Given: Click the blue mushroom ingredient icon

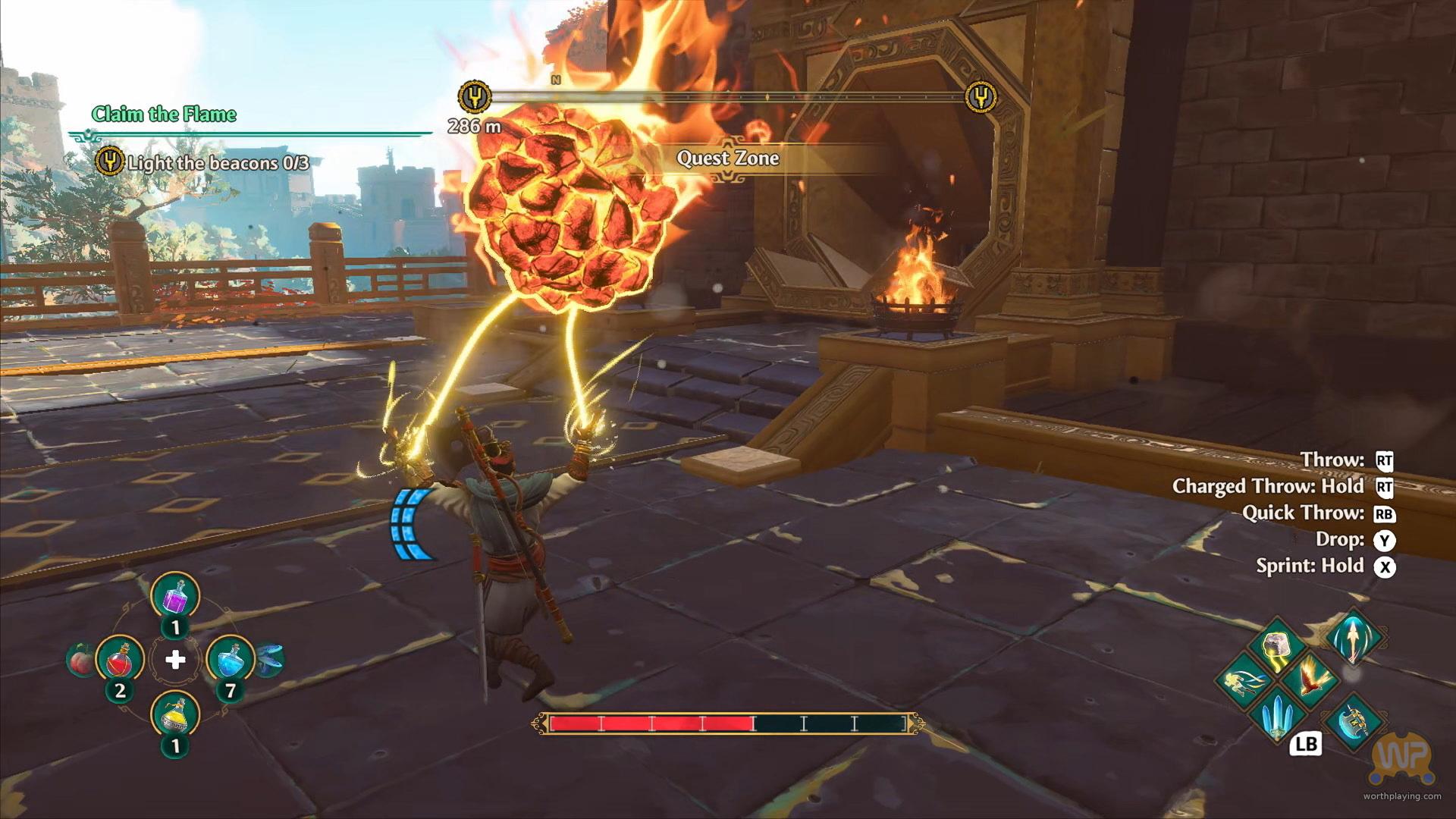Looking at the screenshot, I should point(271,658).
